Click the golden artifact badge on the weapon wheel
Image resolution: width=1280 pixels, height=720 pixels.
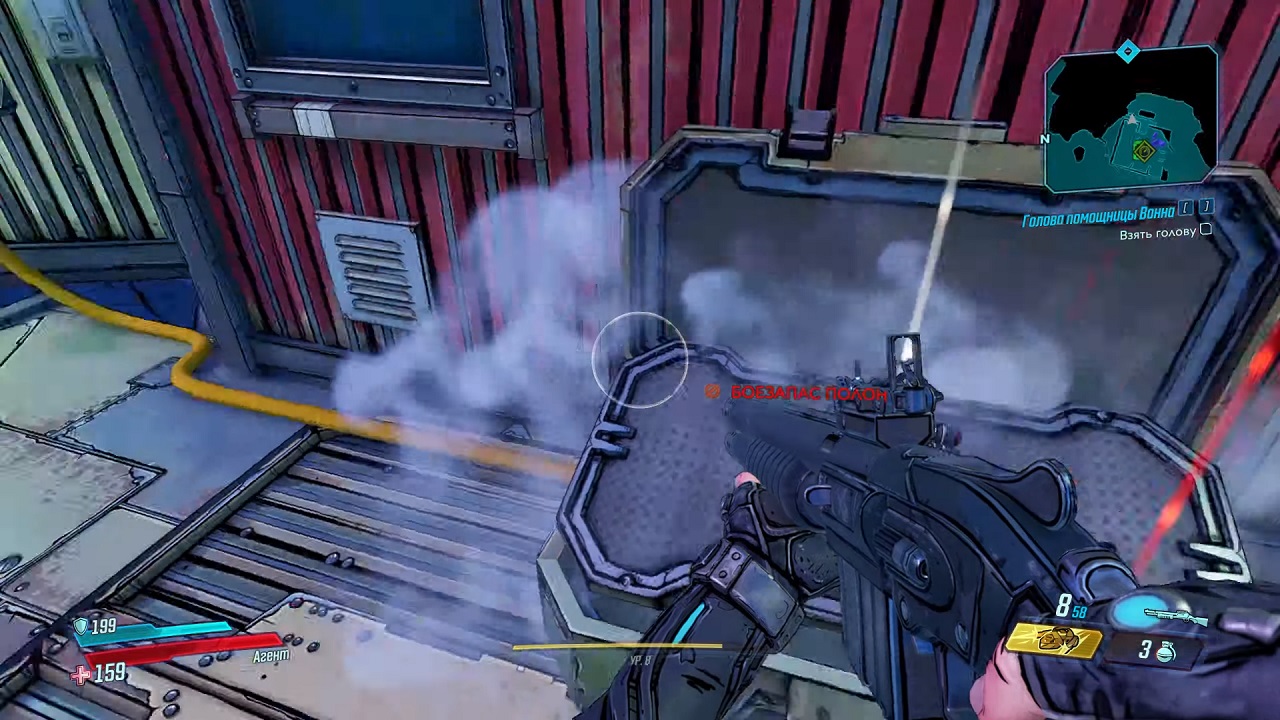pos(1055,643)
